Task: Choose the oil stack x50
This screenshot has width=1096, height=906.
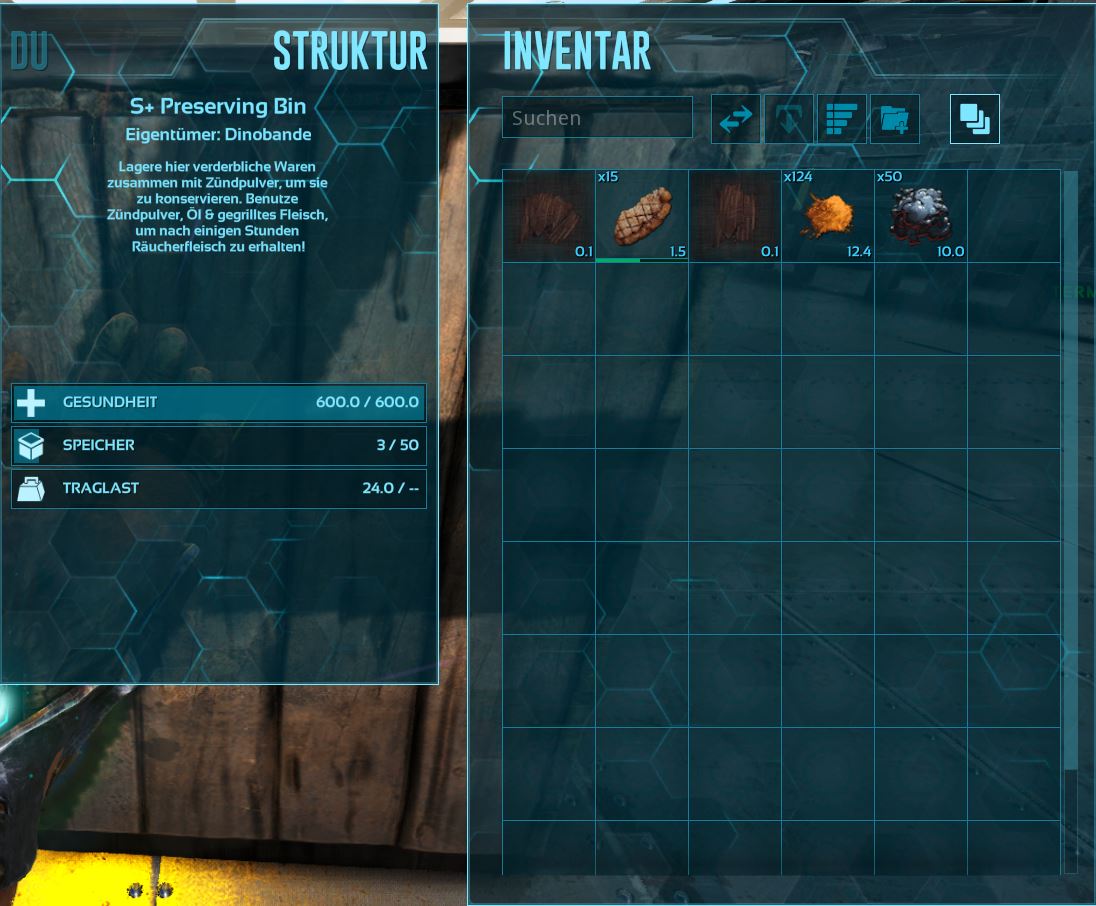Action: pyautogui.click(x=920, y=215)
